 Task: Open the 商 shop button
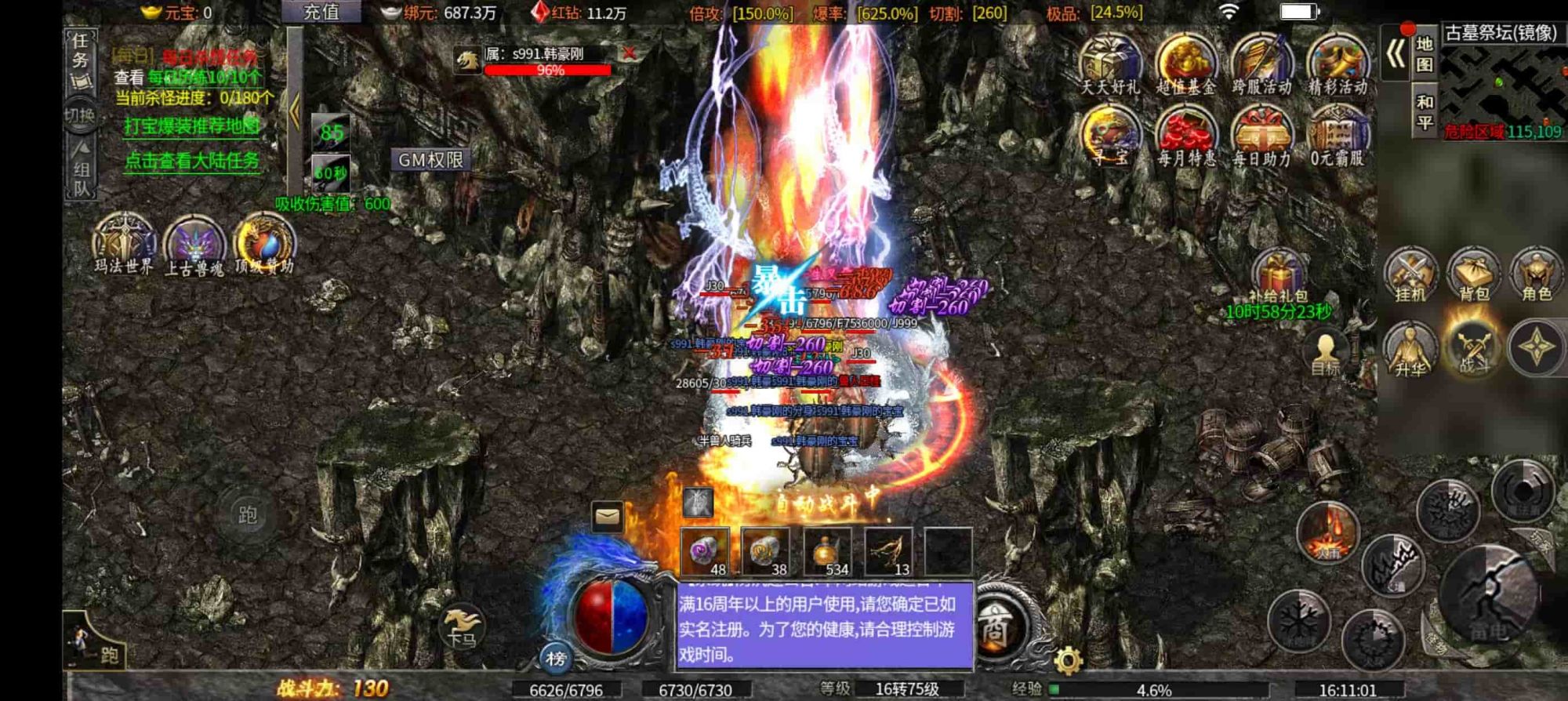[x=994, y=627]
